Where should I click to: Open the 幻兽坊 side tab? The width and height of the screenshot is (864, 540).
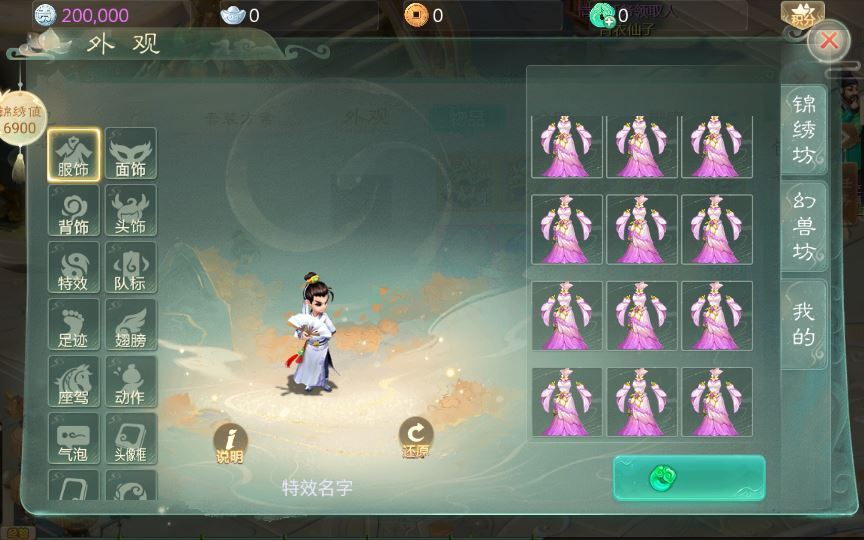(804, 227)
